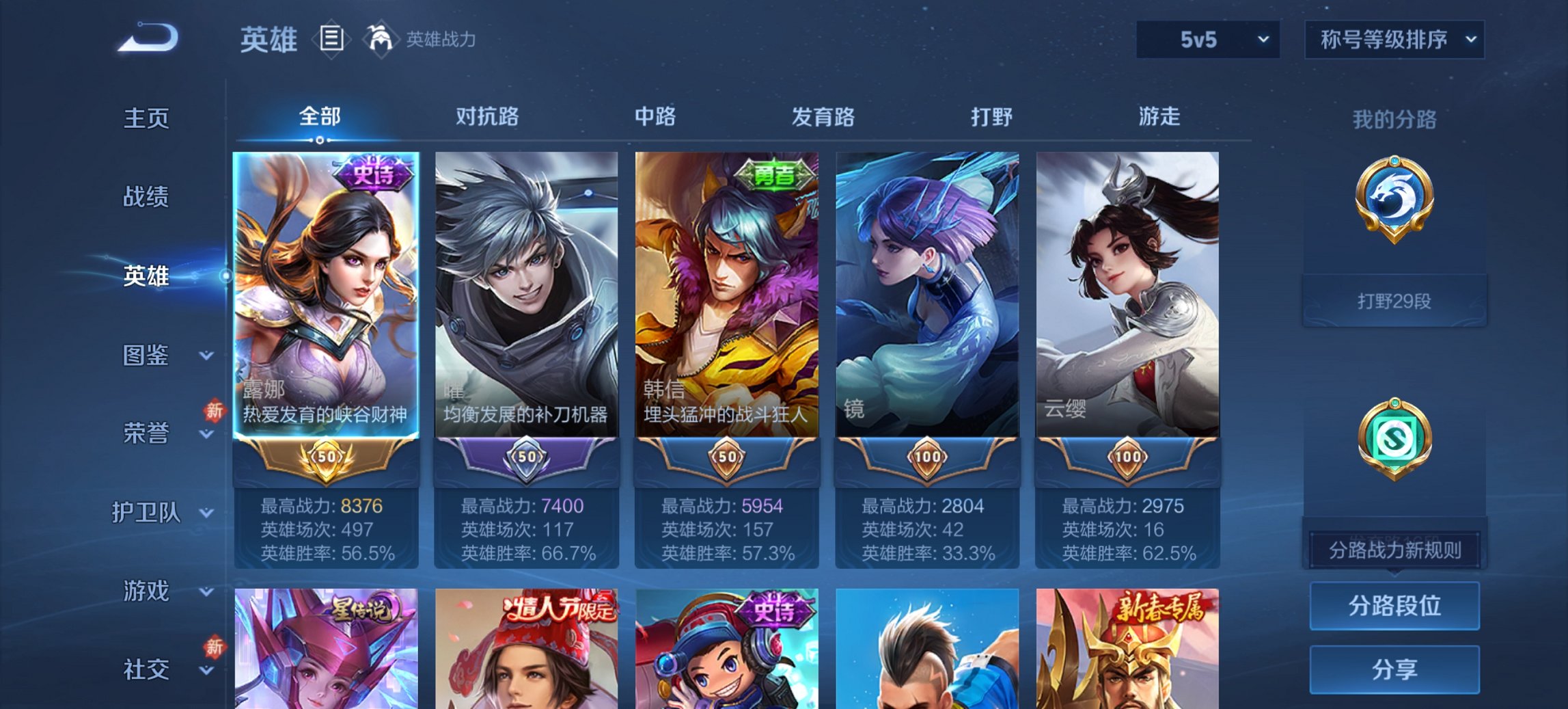Click 韩信's green 勇者 skin badge
Screen dimensions: 1568x709
[776, 176]
